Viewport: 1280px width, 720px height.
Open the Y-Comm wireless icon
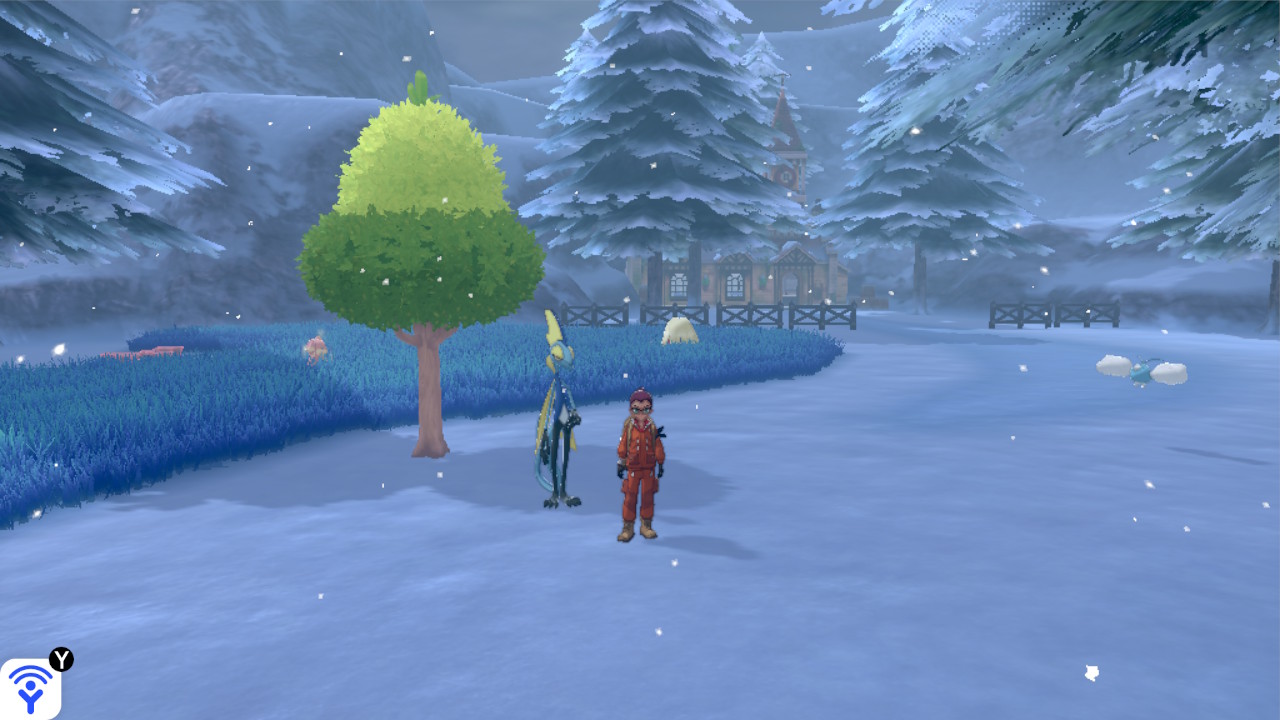(x=30, y=688)
